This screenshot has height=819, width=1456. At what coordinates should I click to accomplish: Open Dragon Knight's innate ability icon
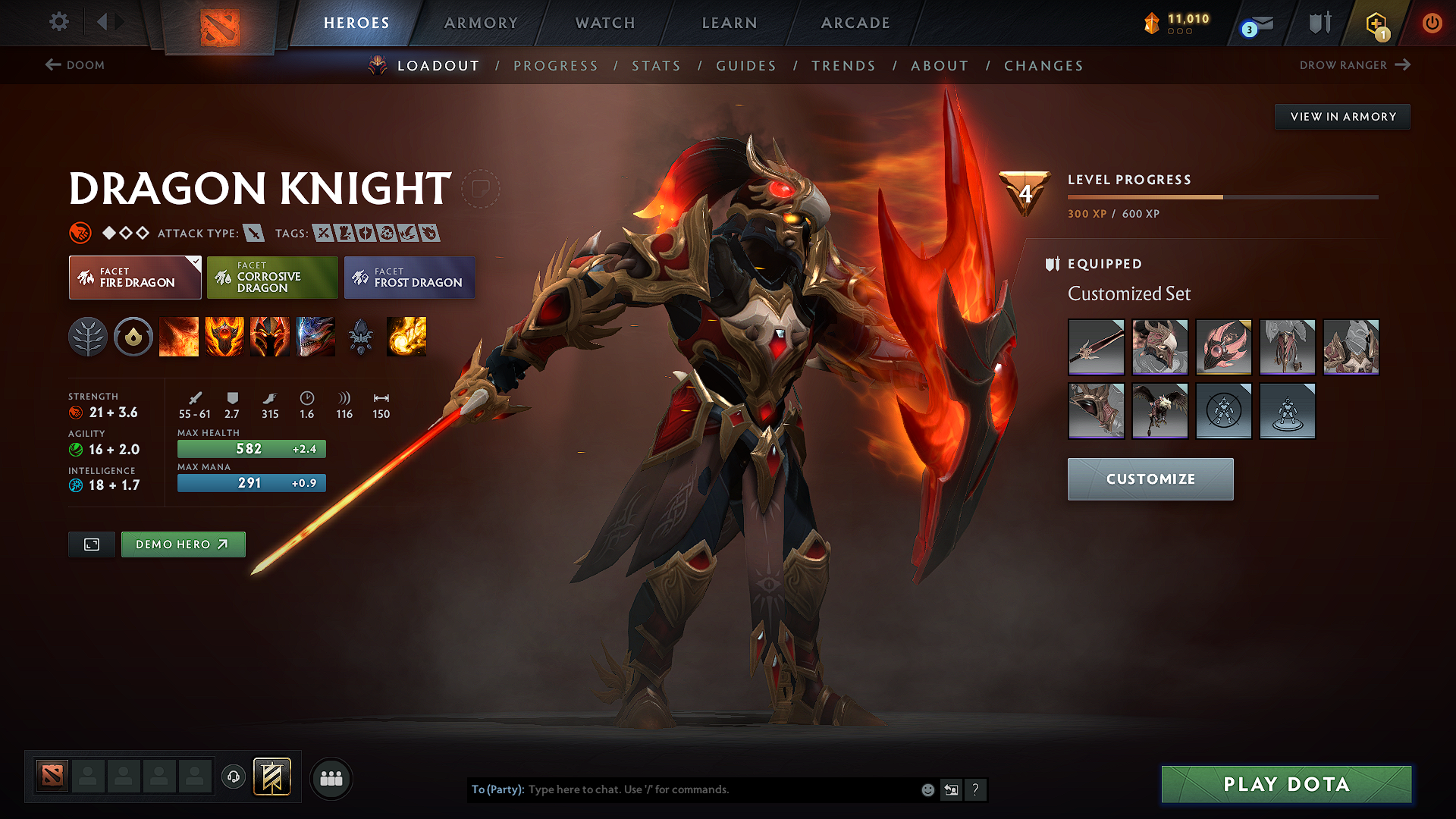[x=133, y=337]
